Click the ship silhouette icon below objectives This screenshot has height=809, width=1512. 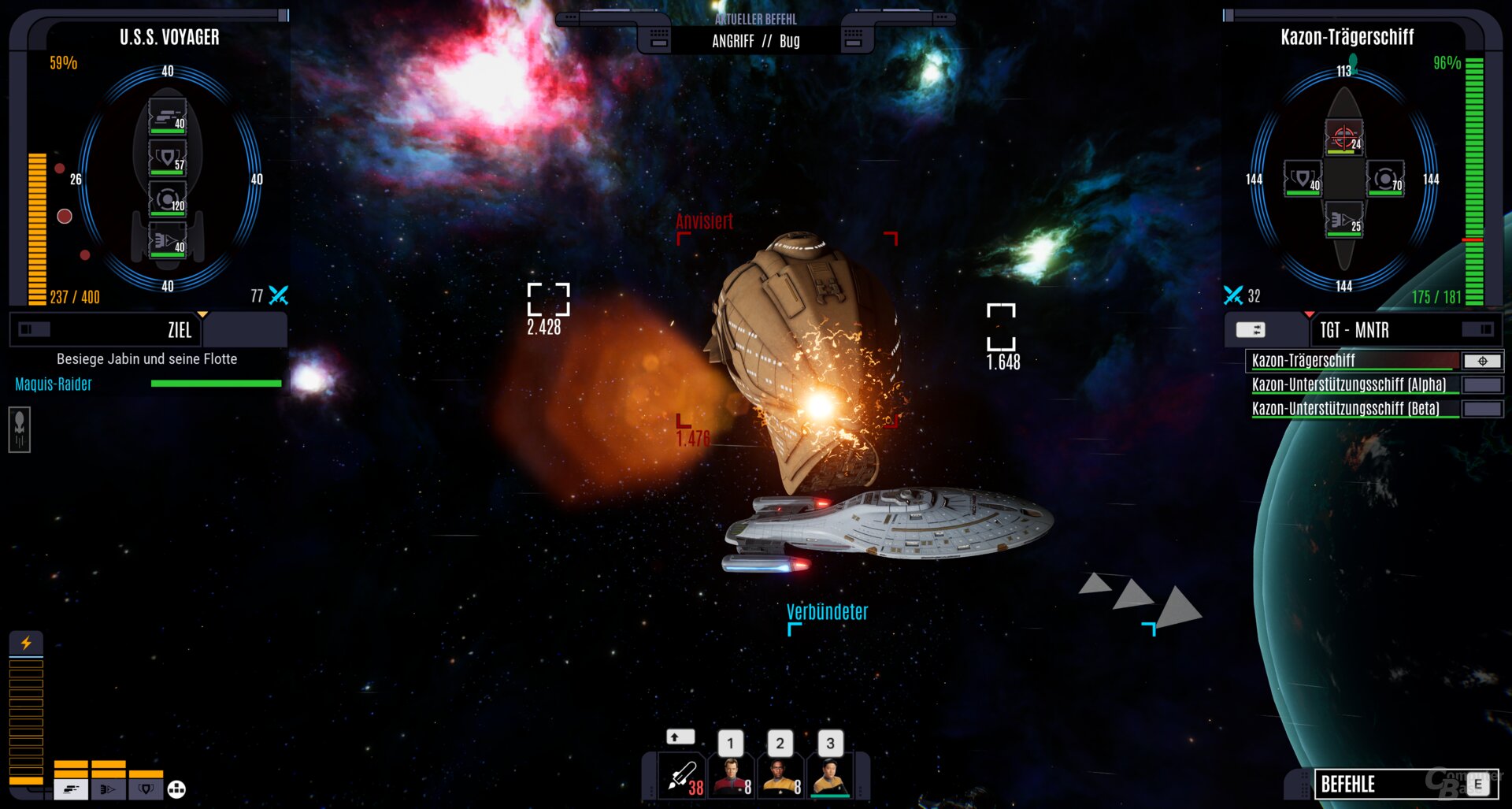20,429
